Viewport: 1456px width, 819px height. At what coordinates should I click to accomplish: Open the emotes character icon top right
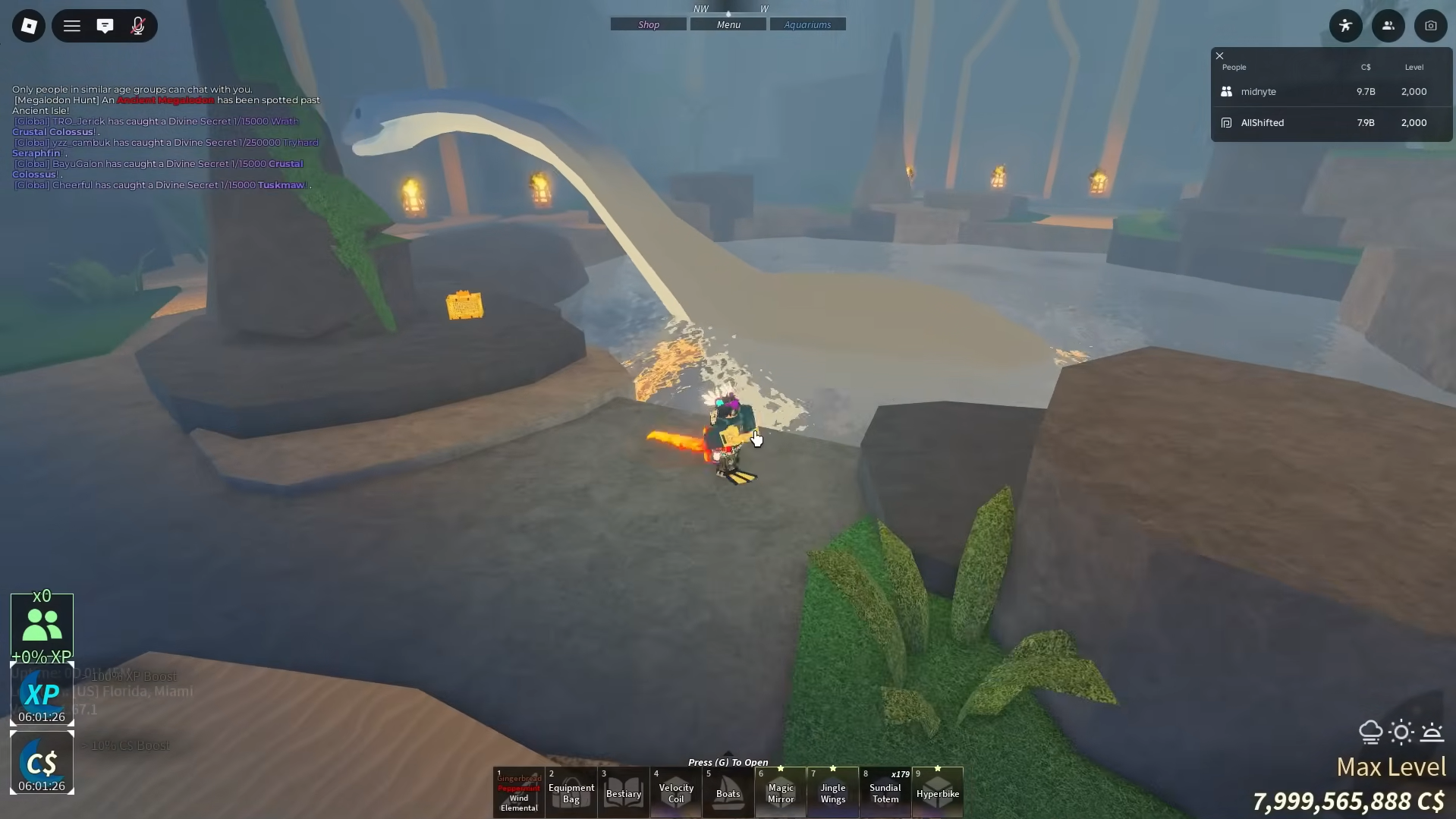(x=1346, y=25)
